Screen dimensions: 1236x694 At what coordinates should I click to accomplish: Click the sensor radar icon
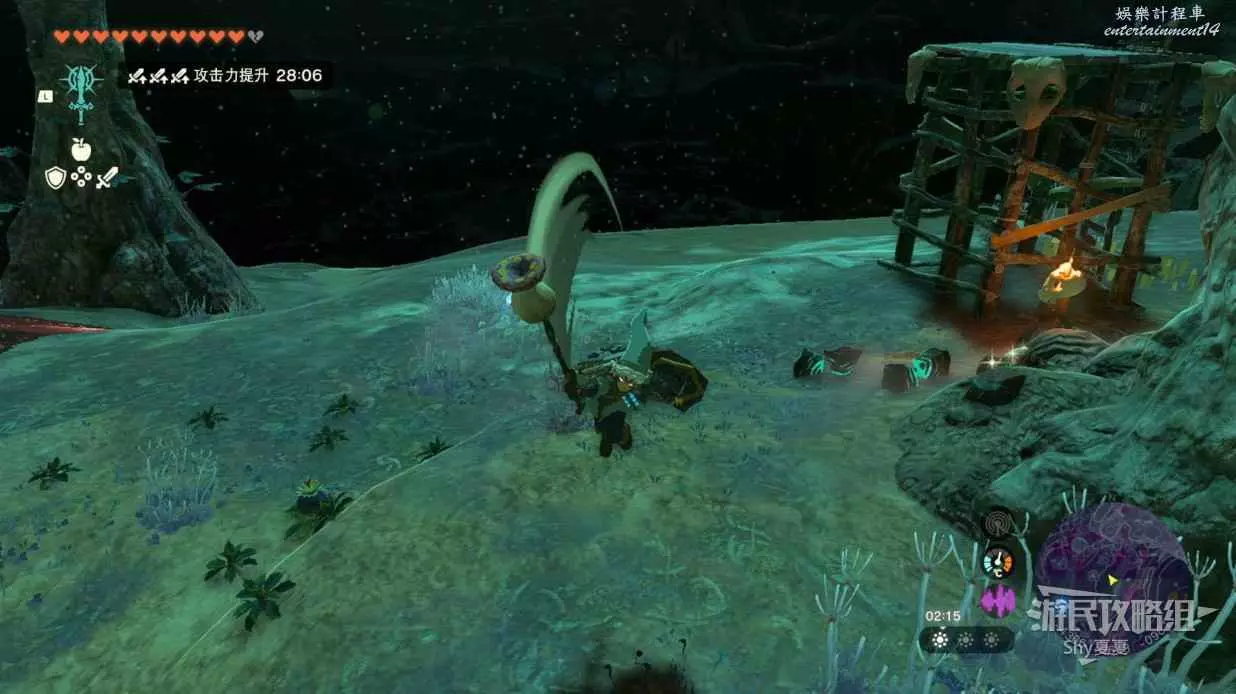[x=997, y=524]
